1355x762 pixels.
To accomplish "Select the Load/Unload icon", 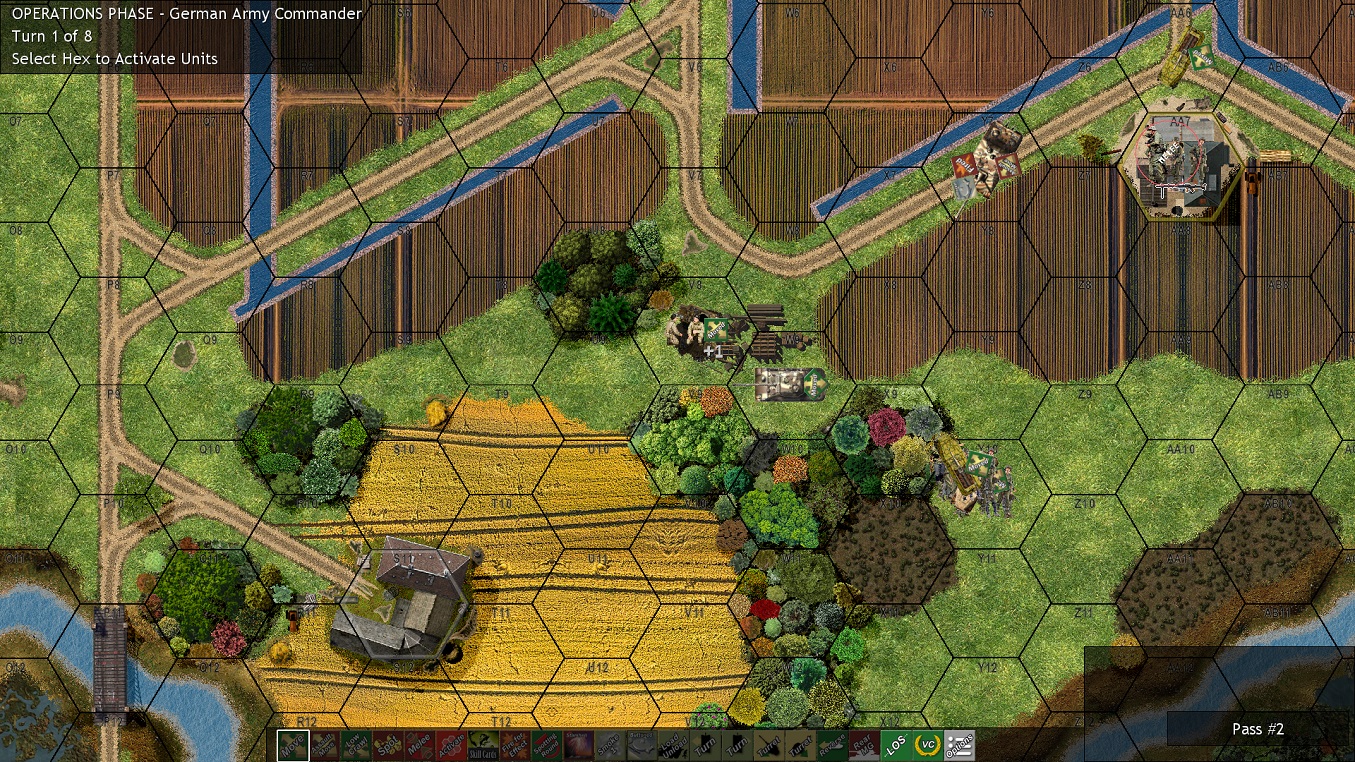I will pos(672,744).
